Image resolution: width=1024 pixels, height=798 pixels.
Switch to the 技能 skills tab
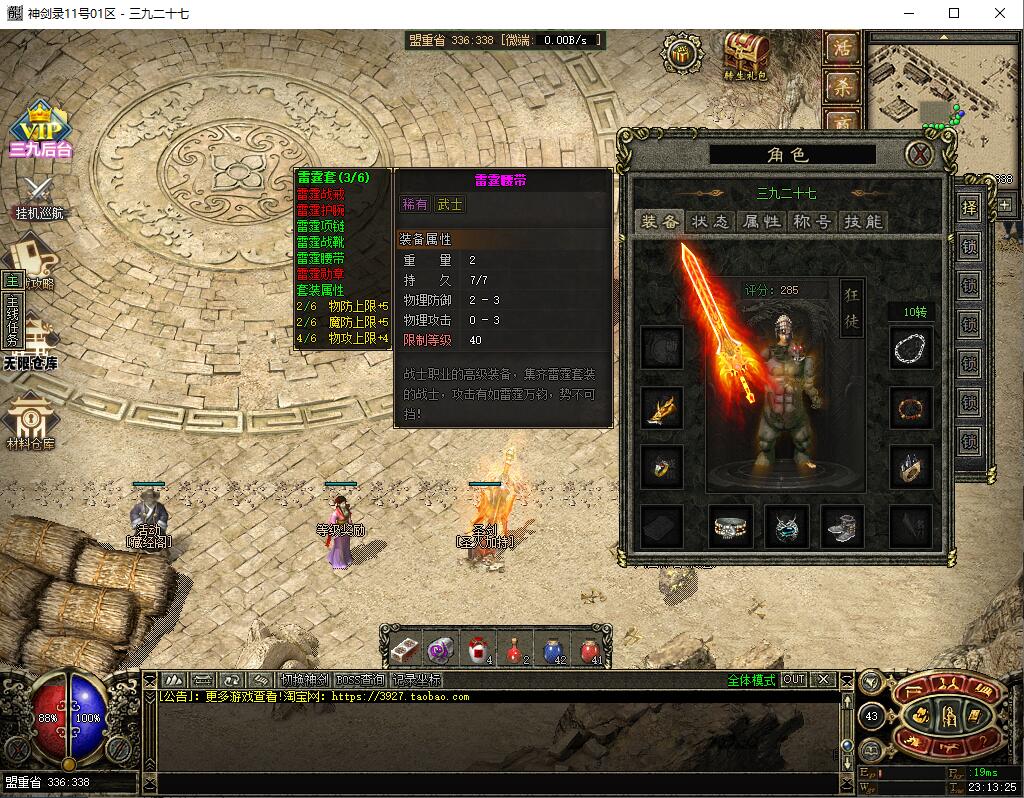click(863, 222)
